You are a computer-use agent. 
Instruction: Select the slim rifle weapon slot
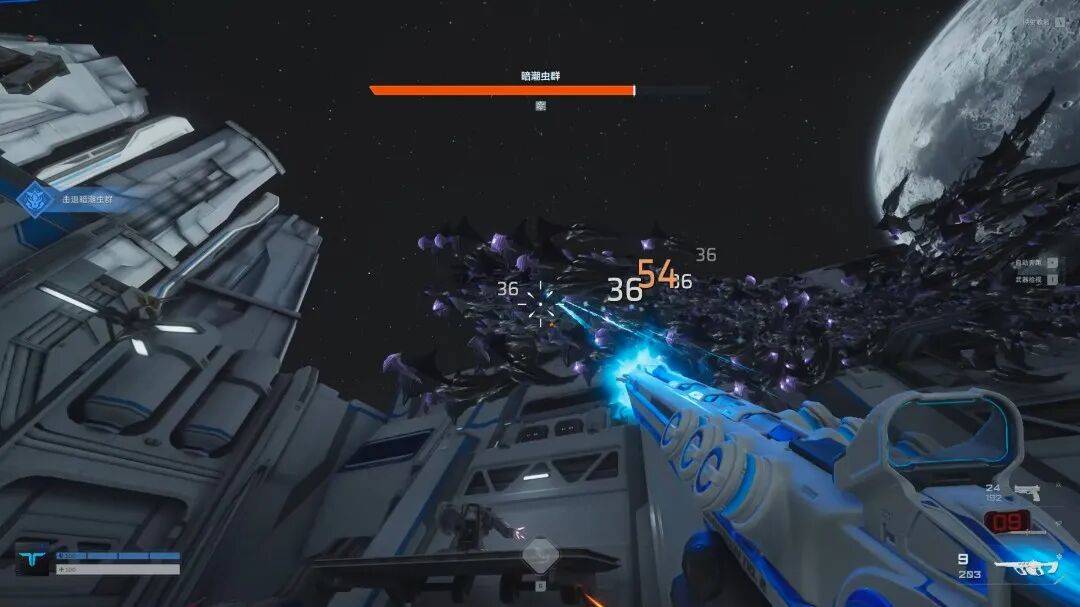click(x=1026, y=532)
